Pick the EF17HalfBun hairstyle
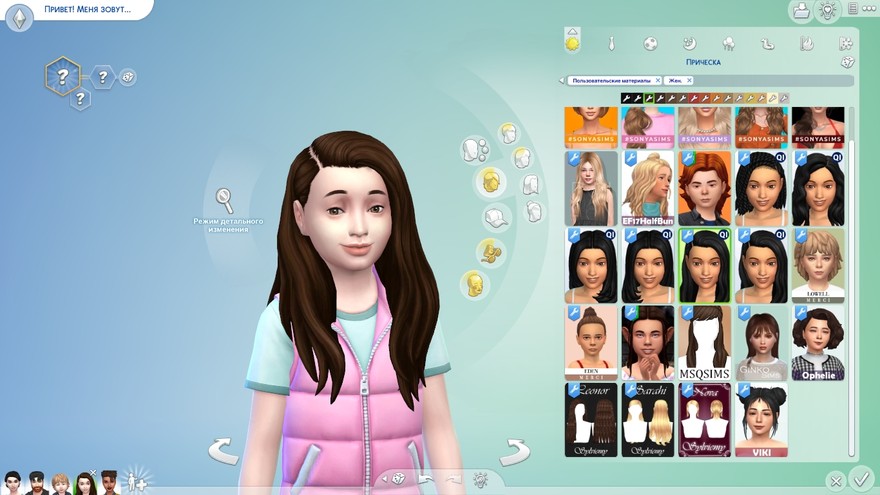The image size is (880, 495). coord(647,188)
